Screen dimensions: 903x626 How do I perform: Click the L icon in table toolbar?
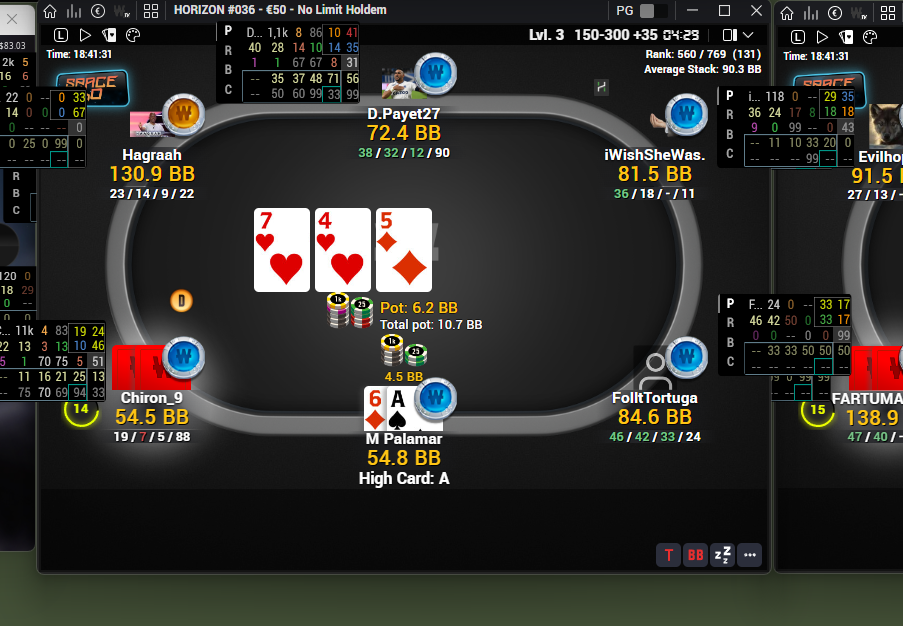pyautogui.click(x=60, y=36)
